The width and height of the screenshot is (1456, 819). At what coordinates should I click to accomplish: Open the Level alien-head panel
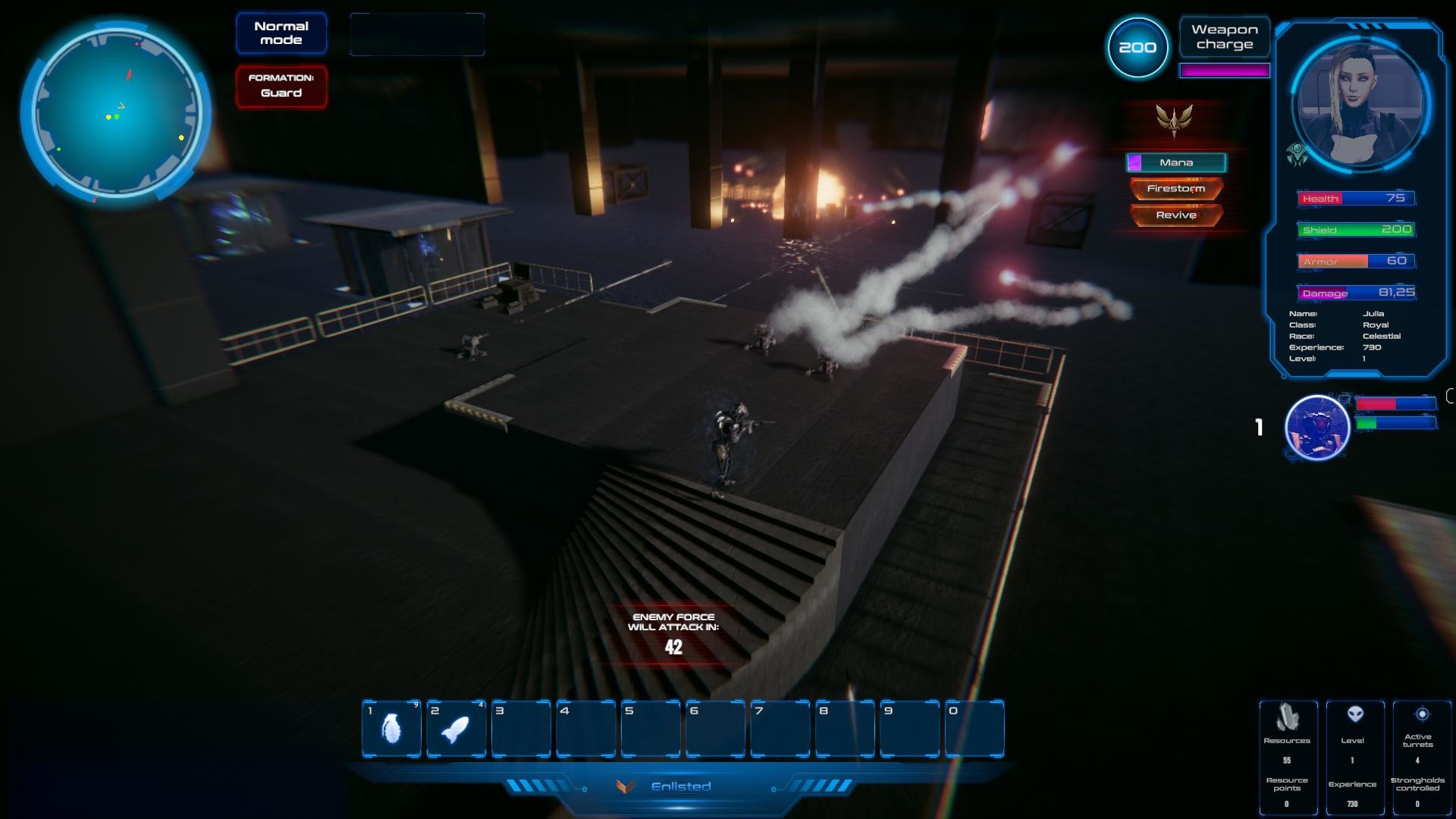pyautogui.click(x=1354, y=755)
